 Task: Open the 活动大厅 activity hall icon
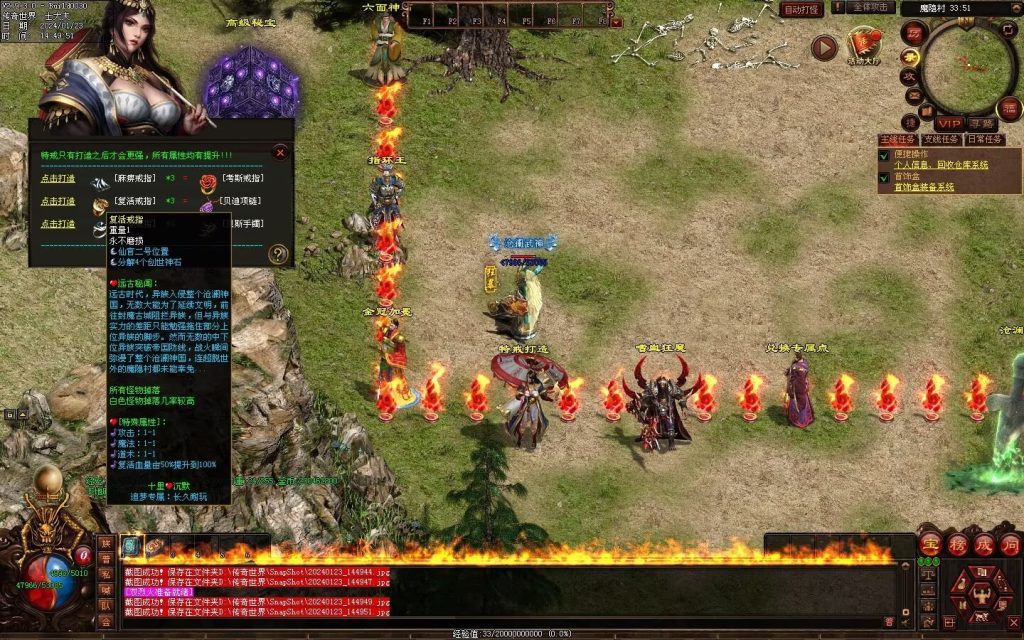click(863, 45)
